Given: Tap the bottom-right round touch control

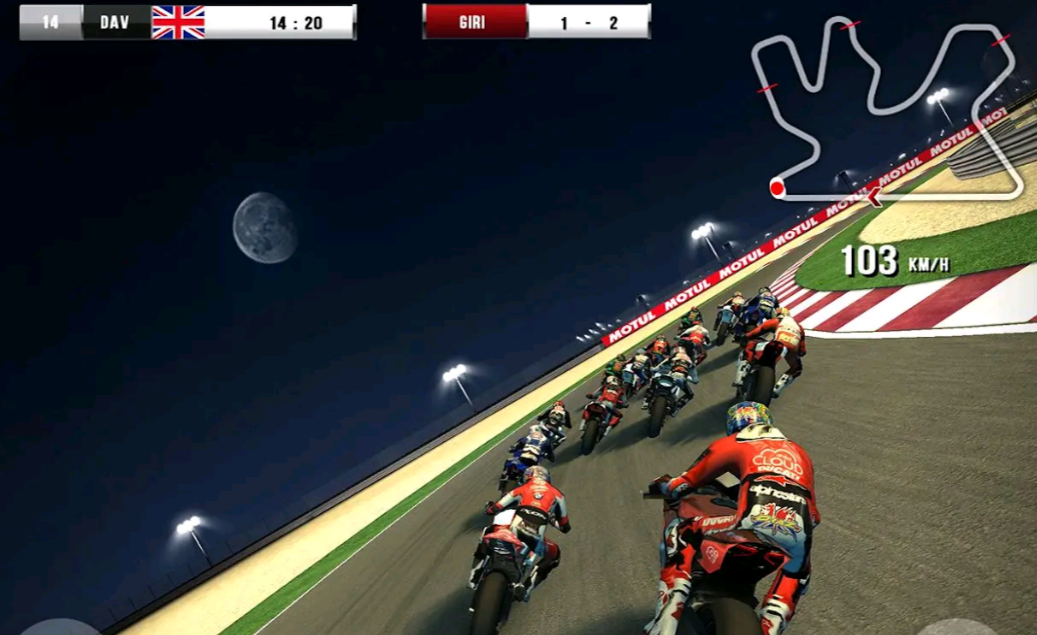Looking at the screenshot, I should (x=956, y=628).
